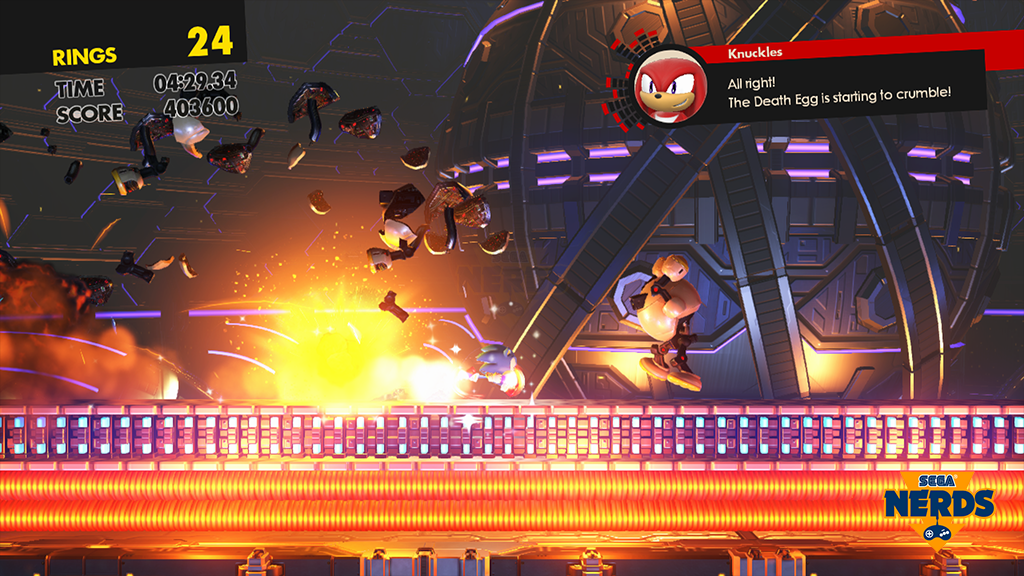Click the SEGA Nerds watermark logo
The image size is (1024, 576).
pyautogui.click(x=938, y=503)
